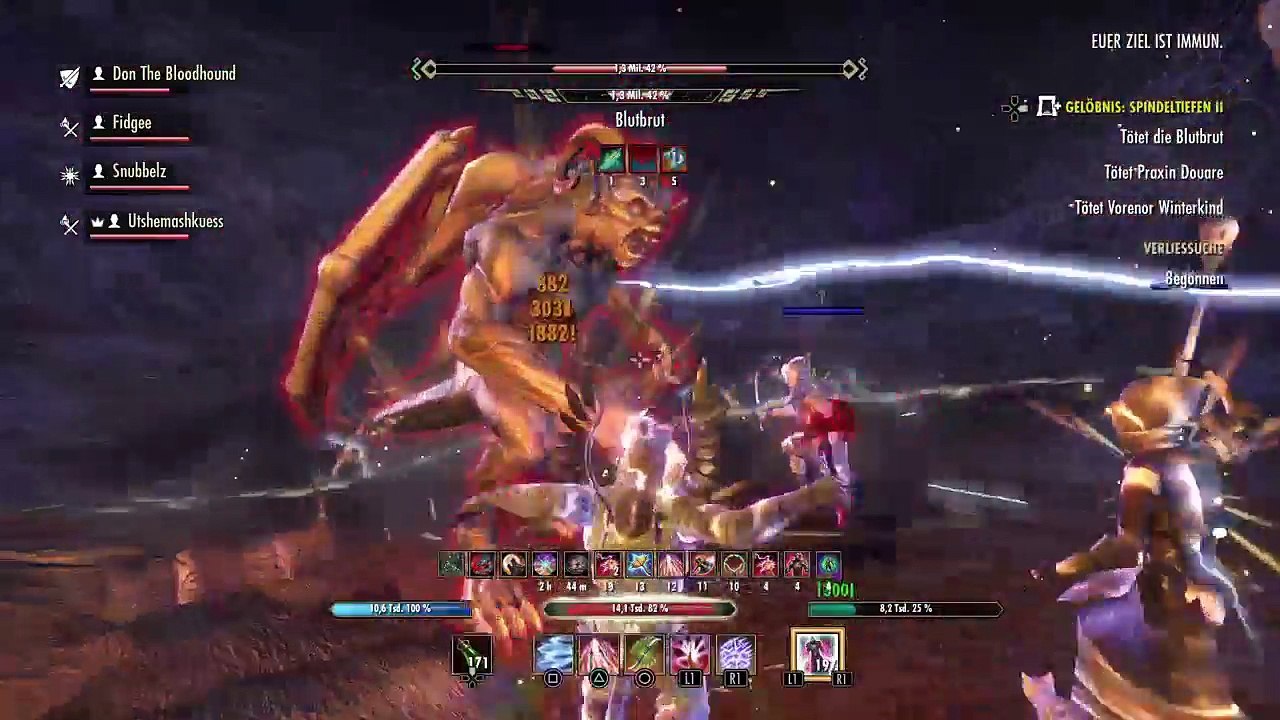Use the pink light beams skill slot
This screenshot has width=1280, height=720.
pos(599,655)
